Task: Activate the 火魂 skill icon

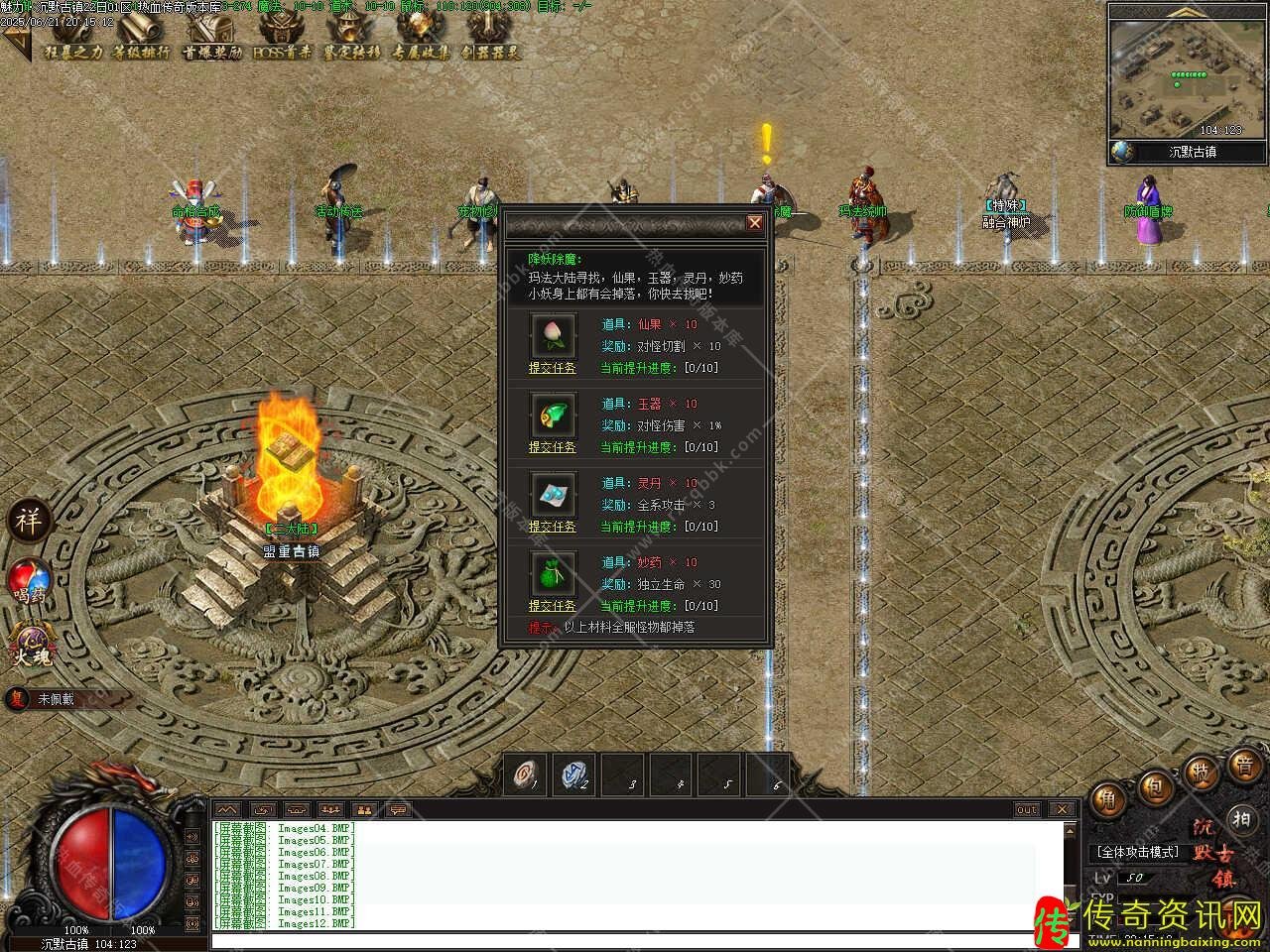Action: point(30,643)
